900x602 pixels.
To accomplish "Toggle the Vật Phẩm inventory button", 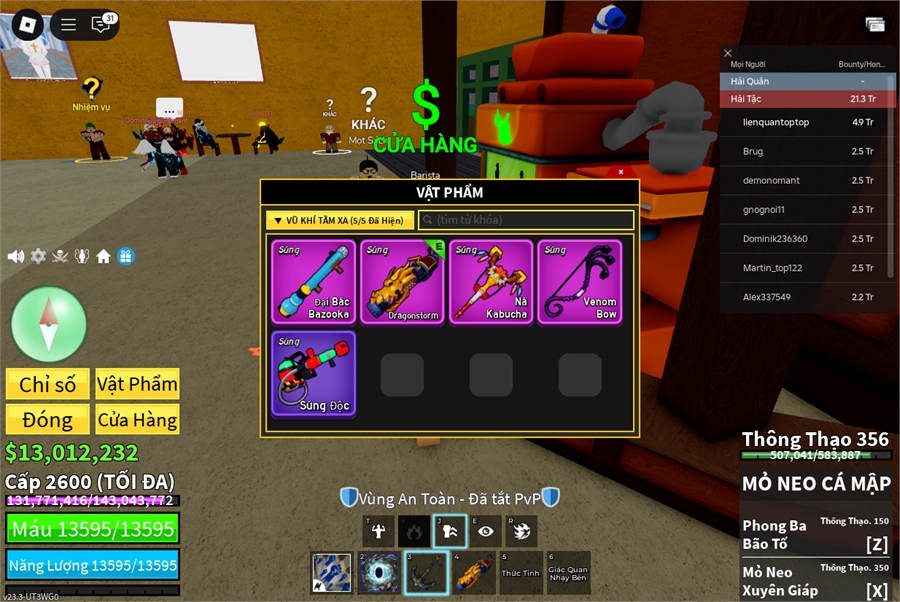I will tap(138, 384).
